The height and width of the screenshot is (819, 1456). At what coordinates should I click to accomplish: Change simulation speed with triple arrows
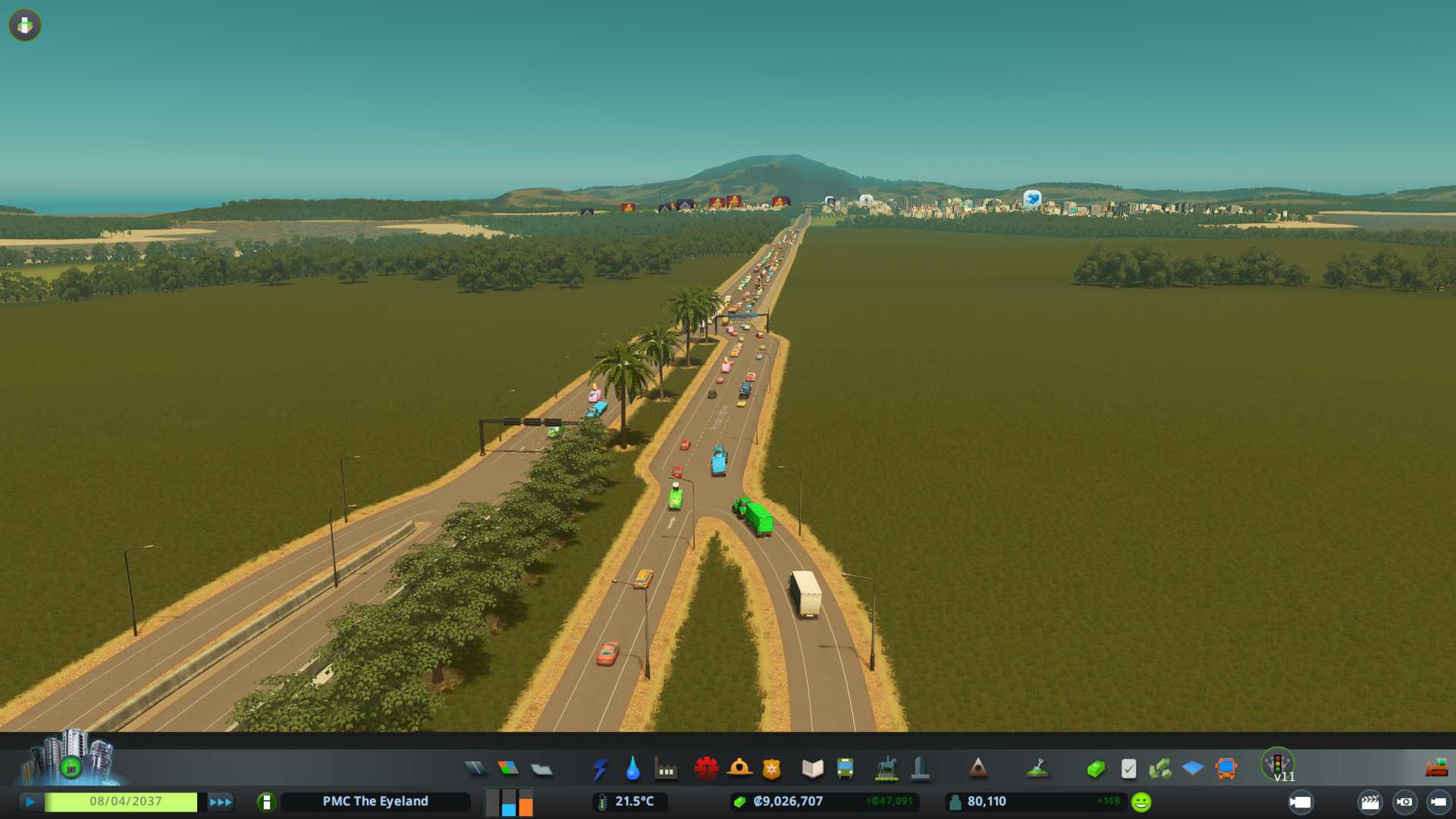220,802
